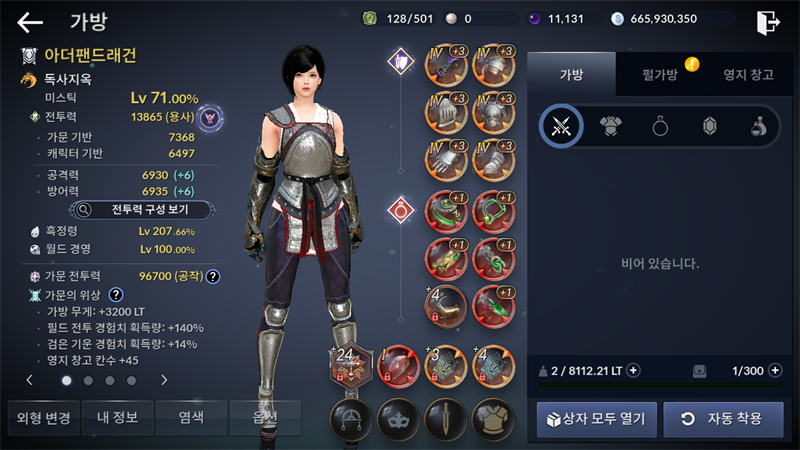Select the armor category filter
Image resolution: width=800 pixels, height=450 pixels.
(611, 125)
